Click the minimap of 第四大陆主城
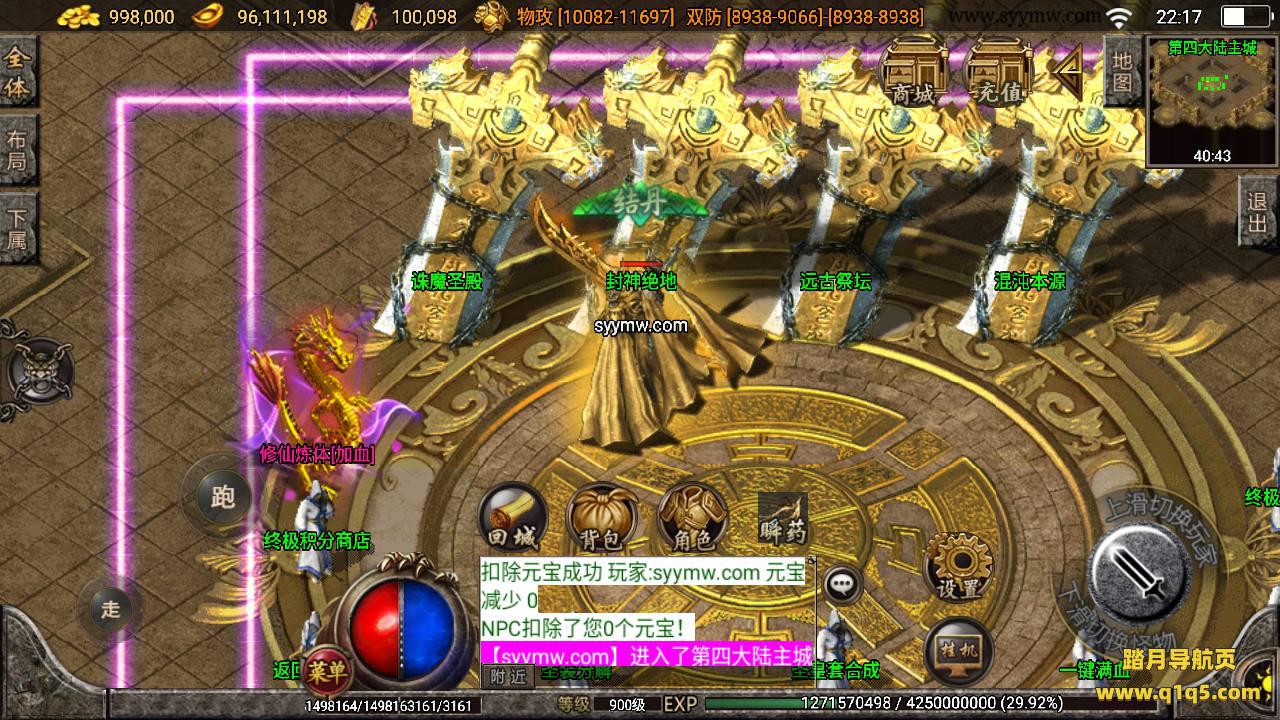 1212,100
